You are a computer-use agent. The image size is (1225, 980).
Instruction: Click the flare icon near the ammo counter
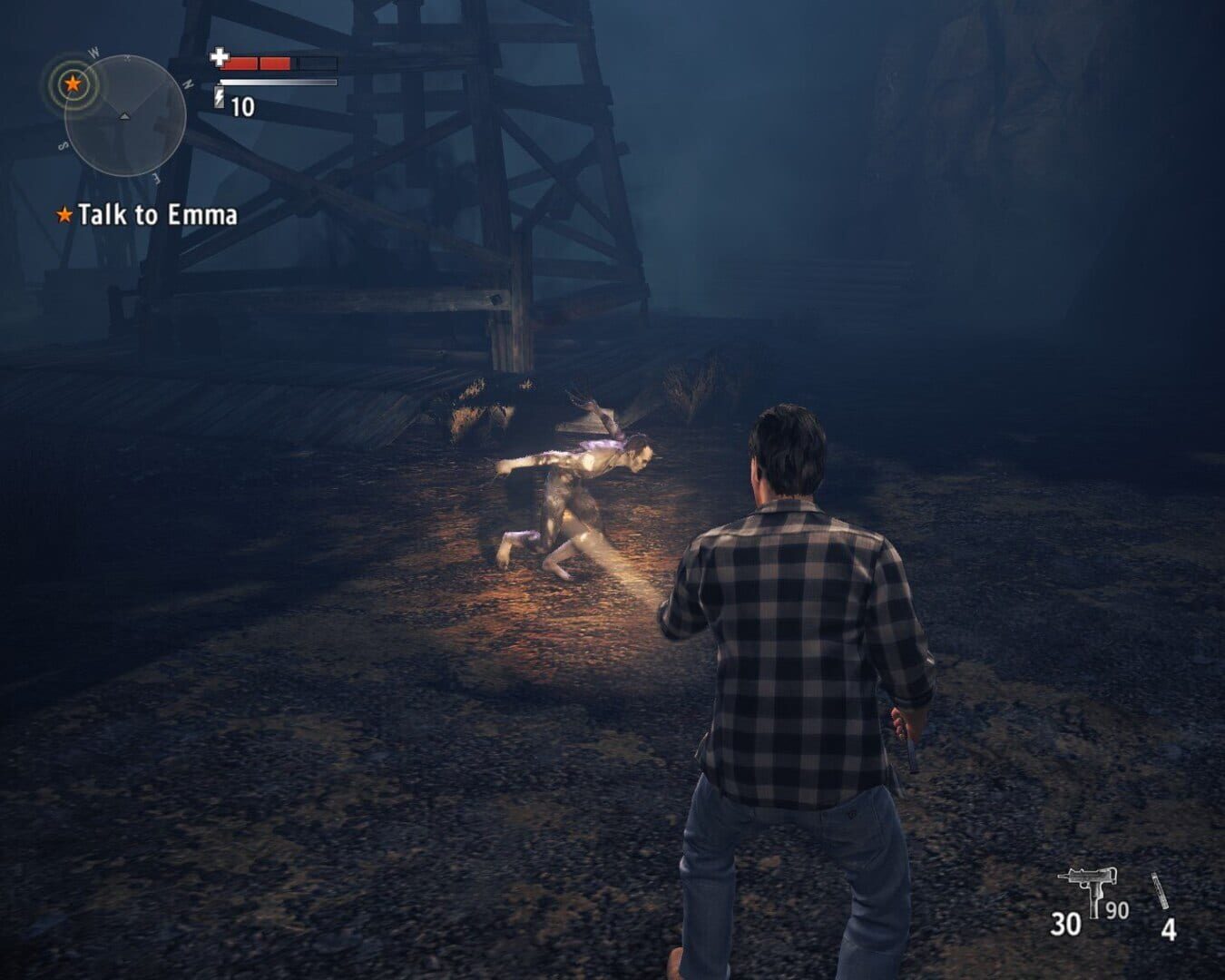1160,890
